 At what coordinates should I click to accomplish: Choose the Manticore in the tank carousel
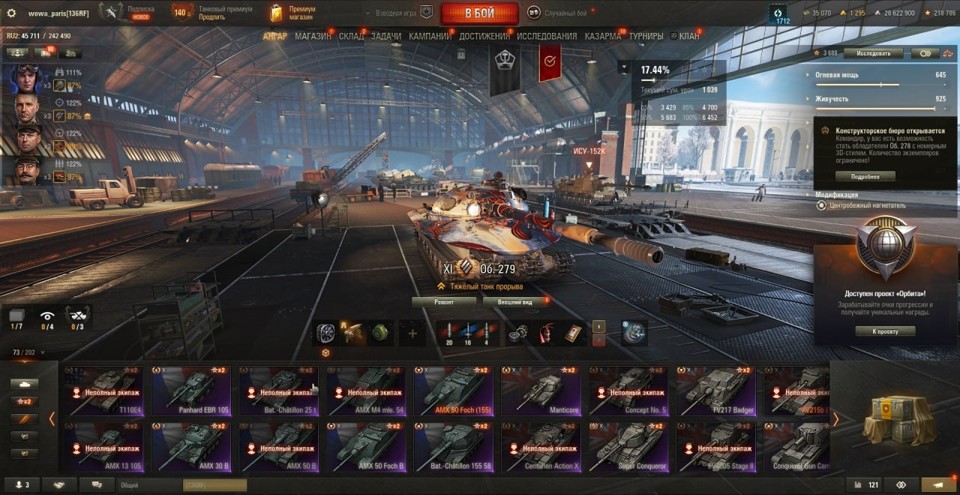(541, 391)
